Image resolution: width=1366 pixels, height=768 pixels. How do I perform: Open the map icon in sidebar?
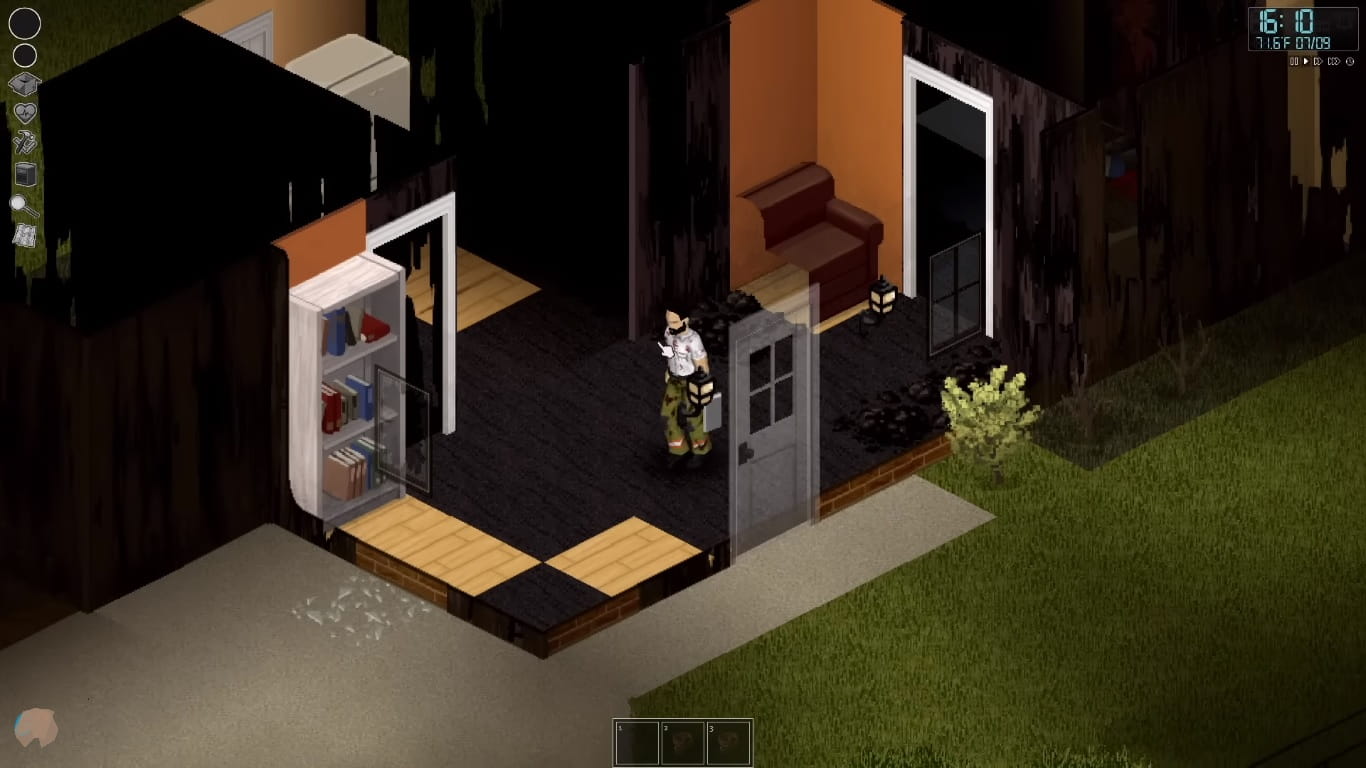point(25,234)
